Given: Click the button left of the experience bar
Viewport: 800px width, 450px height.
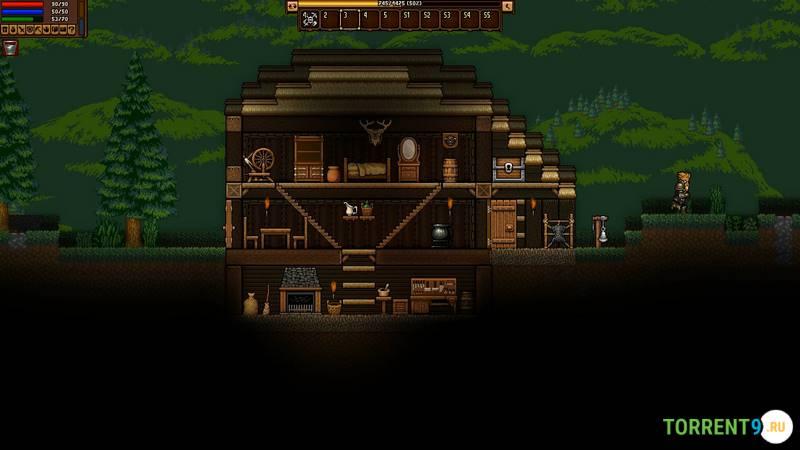Looking at the screenshot, I should coord(293,6).
